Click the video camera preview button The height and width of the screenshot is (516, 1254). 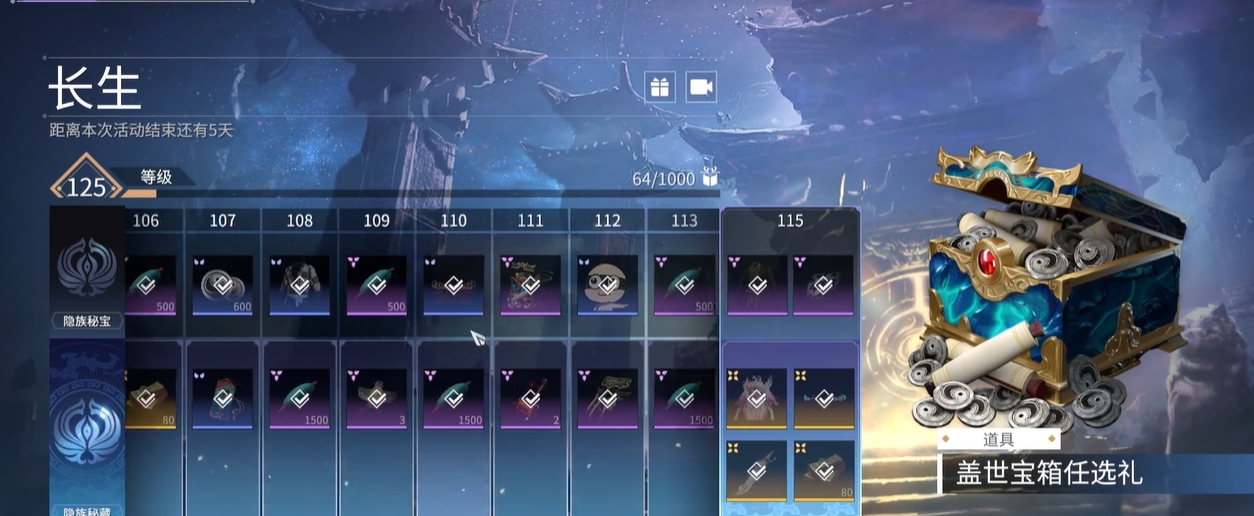click(x=702, y=87)
